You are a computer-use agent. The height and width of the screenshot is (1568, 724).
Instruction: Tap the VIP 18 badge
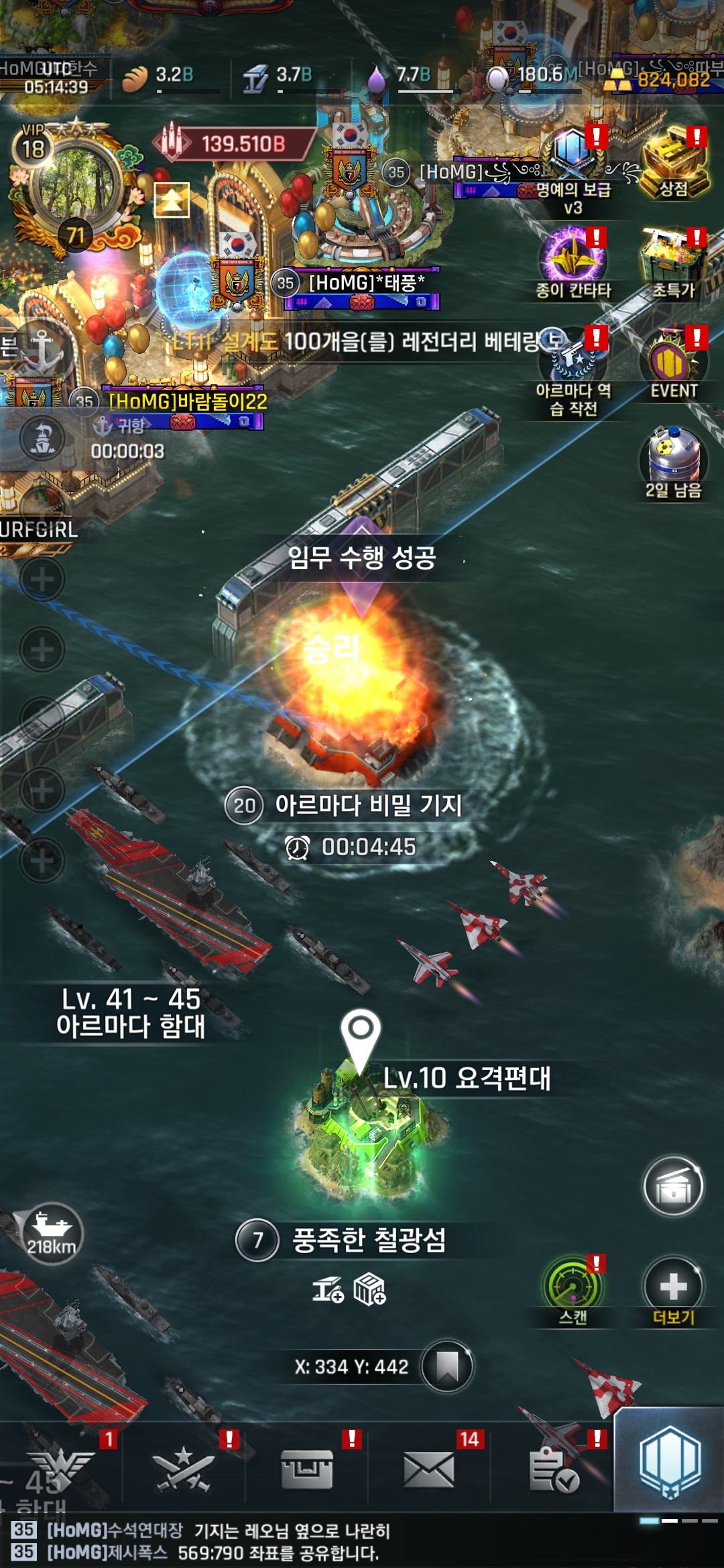[x=34, y=146]
